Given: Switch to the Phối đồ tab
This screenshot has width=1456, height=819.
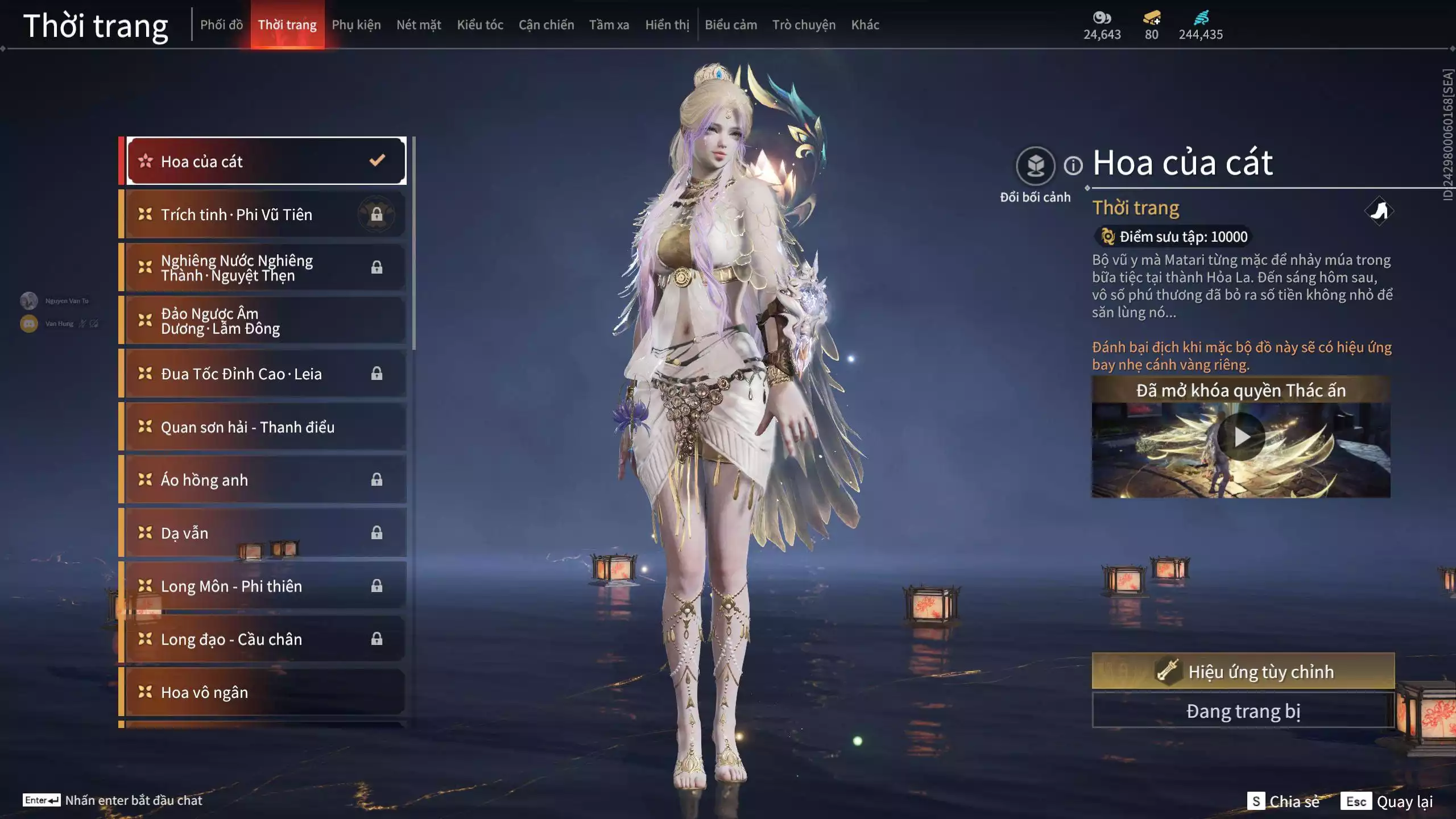Looking at the screenshot, I should point(221,25).
